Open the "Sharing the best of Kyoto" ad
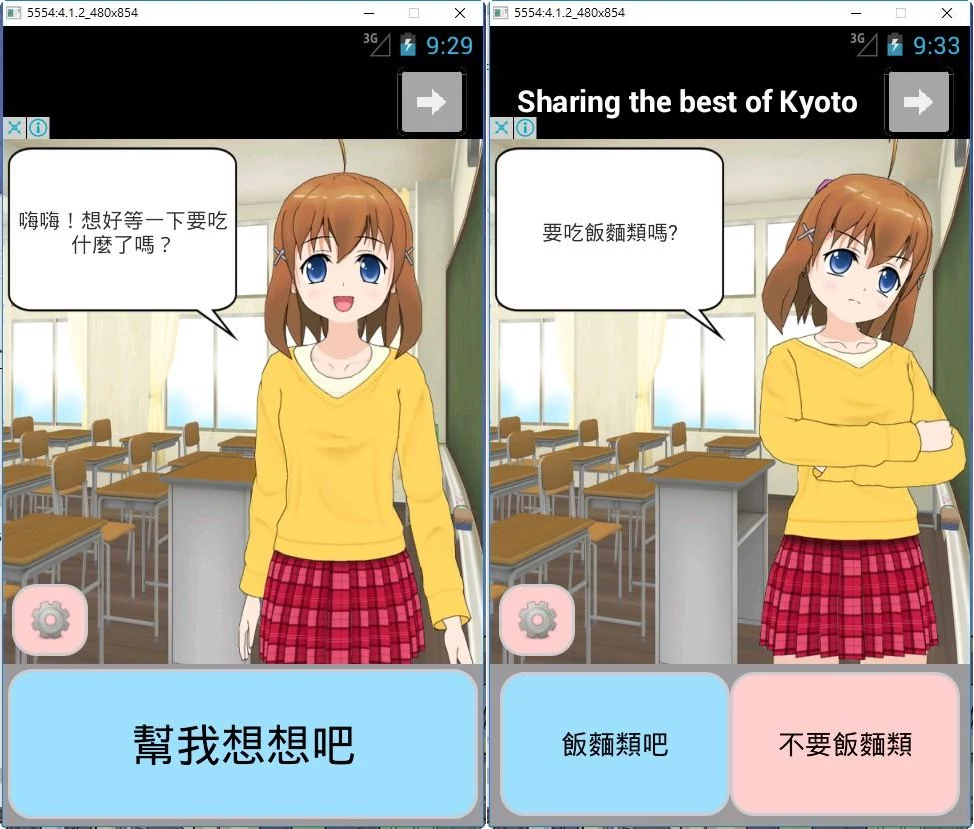The height and width of the screenshot is (829, 974). pos(687,102)
